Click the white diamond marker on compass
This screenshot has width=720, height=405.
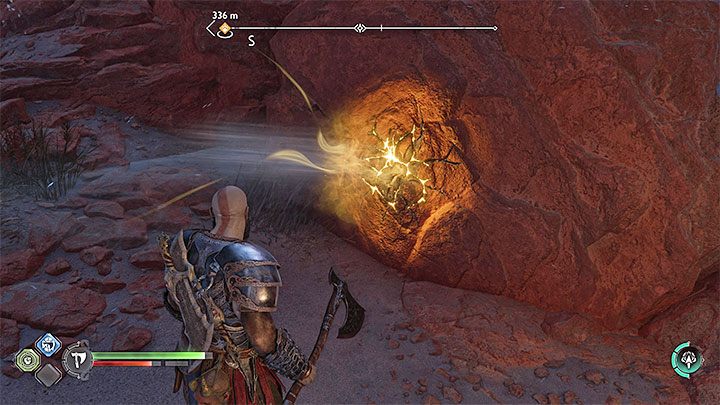pos(359,28)
